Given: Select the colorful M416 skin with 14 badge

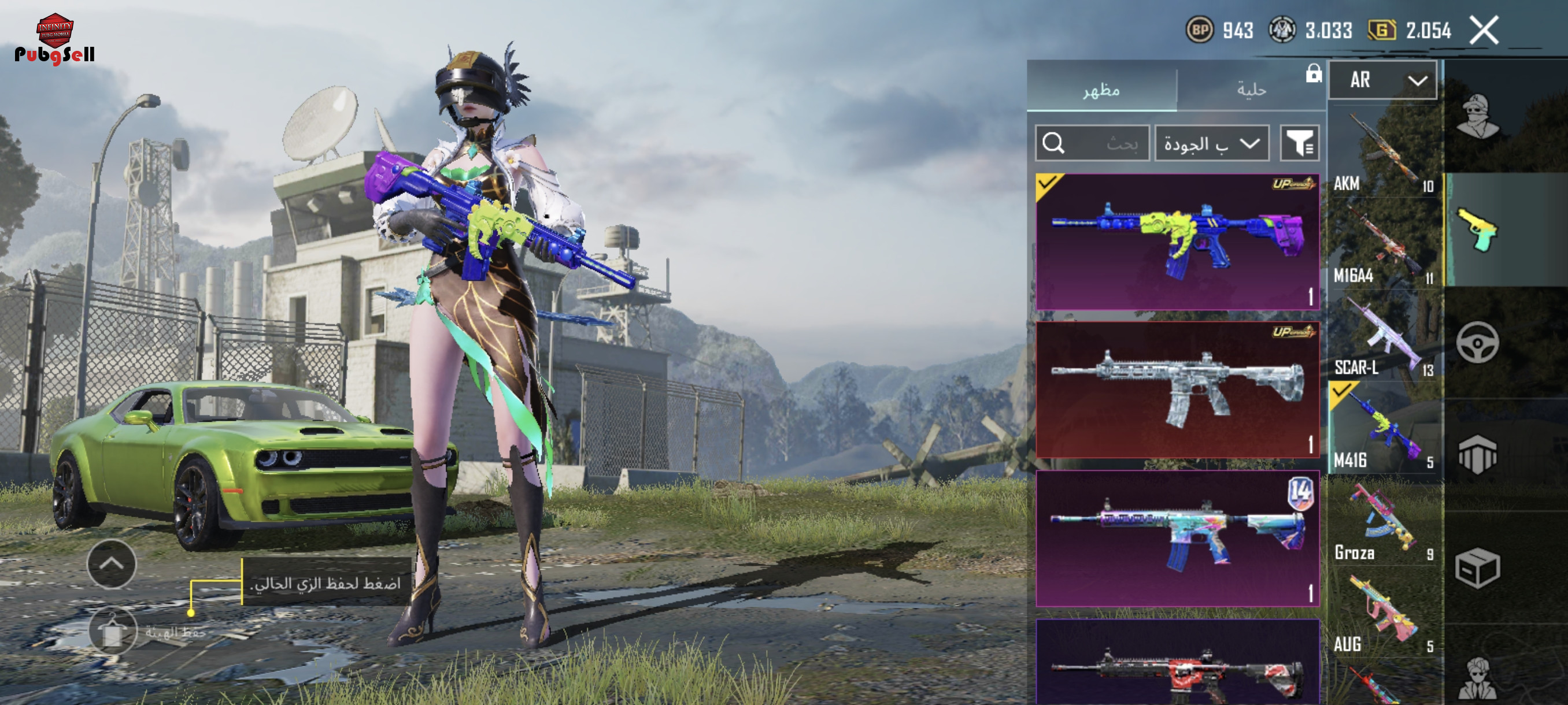Looking at the screenshot, I should coord(1177,539).
